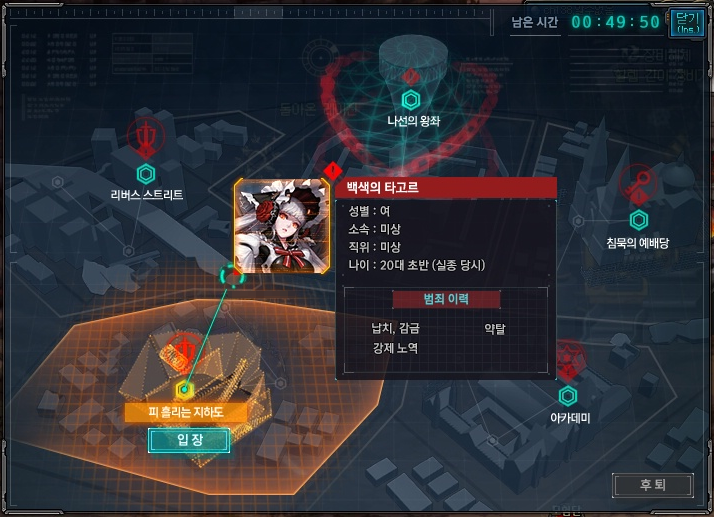Screen dimensions: 714x517
Task: Click the 입장 enter button
Action: click(189, 441)
